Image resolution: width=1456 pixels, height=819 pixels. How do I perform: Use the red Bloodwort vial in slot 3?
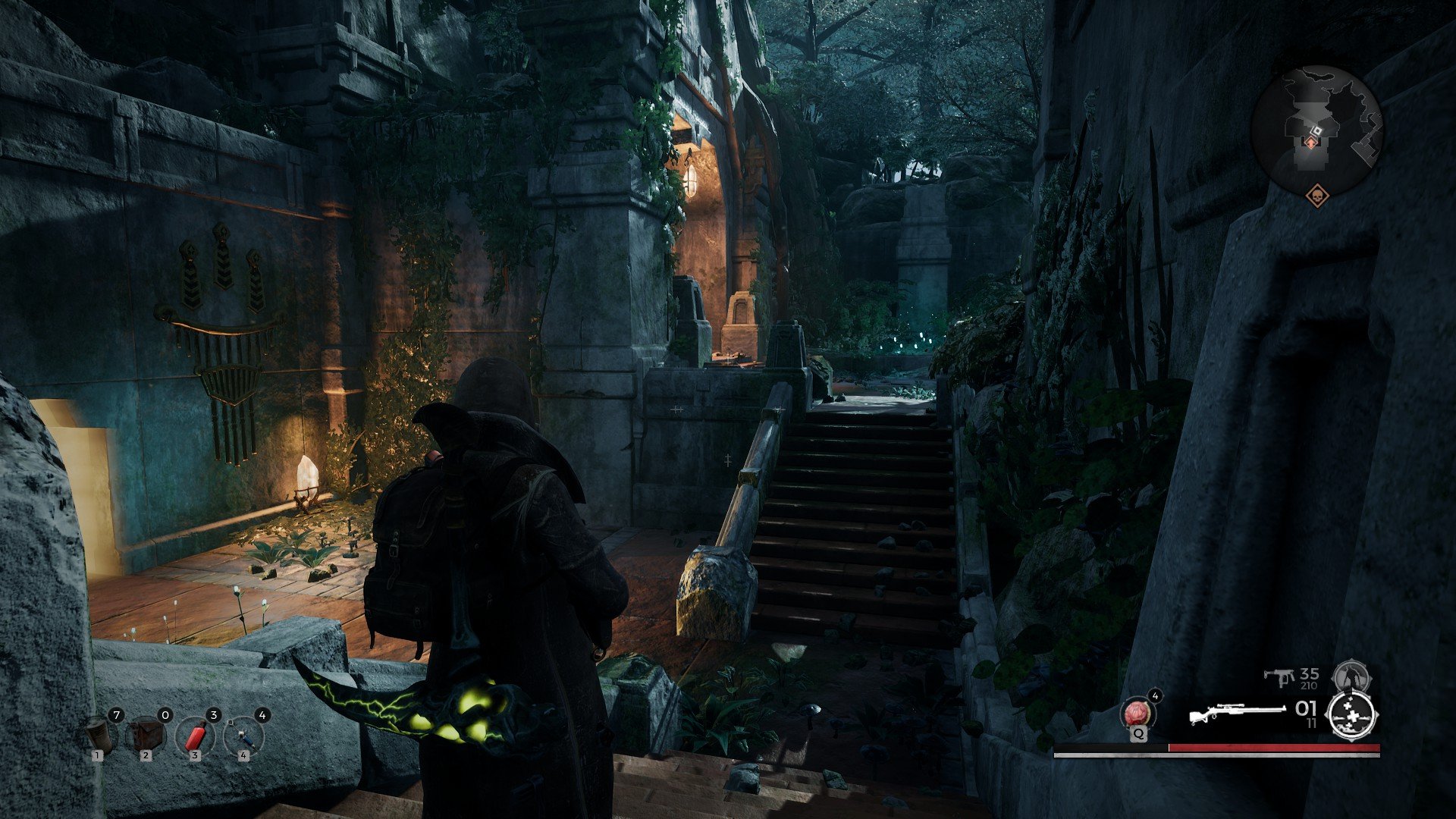[x=196, y=736]
